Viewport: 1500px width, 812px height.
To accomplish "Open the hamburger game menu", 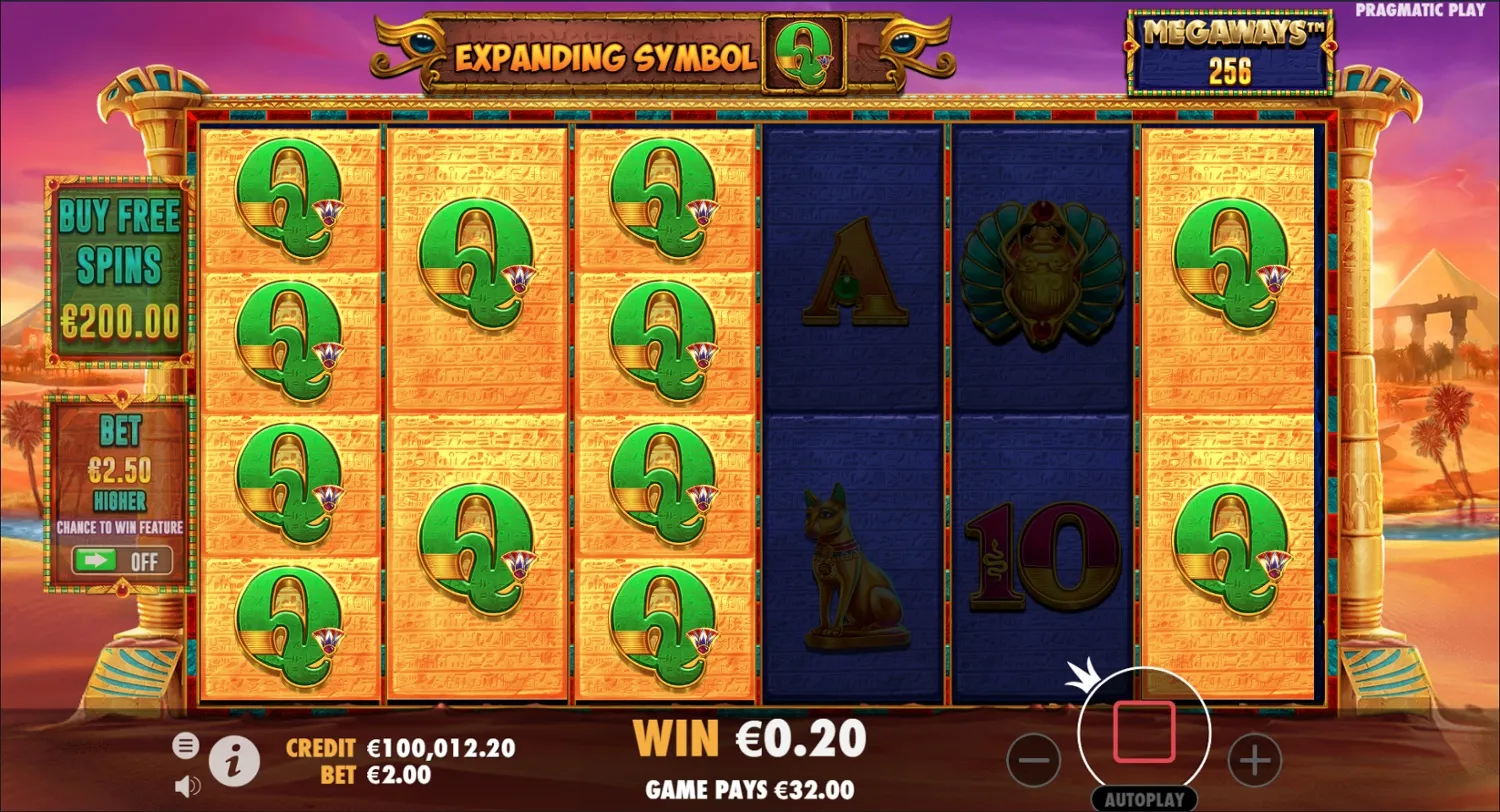I will 186,746.
